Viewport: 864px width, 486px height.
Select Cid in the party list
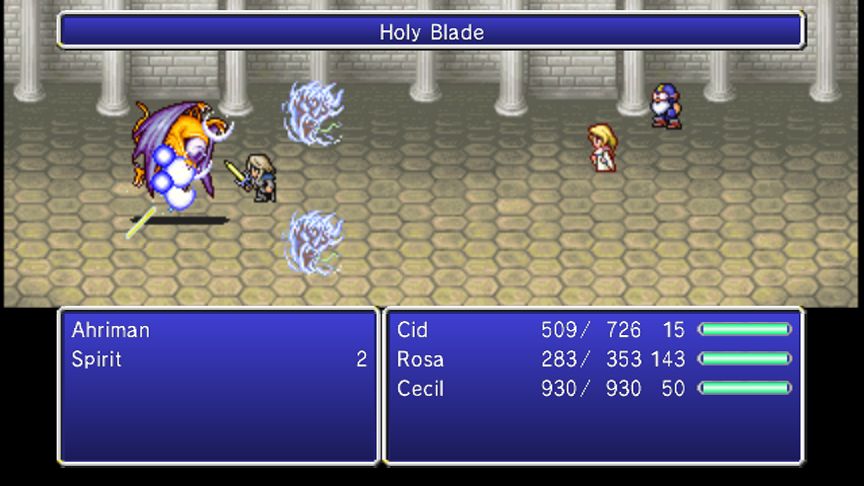(x=412, y=329)
